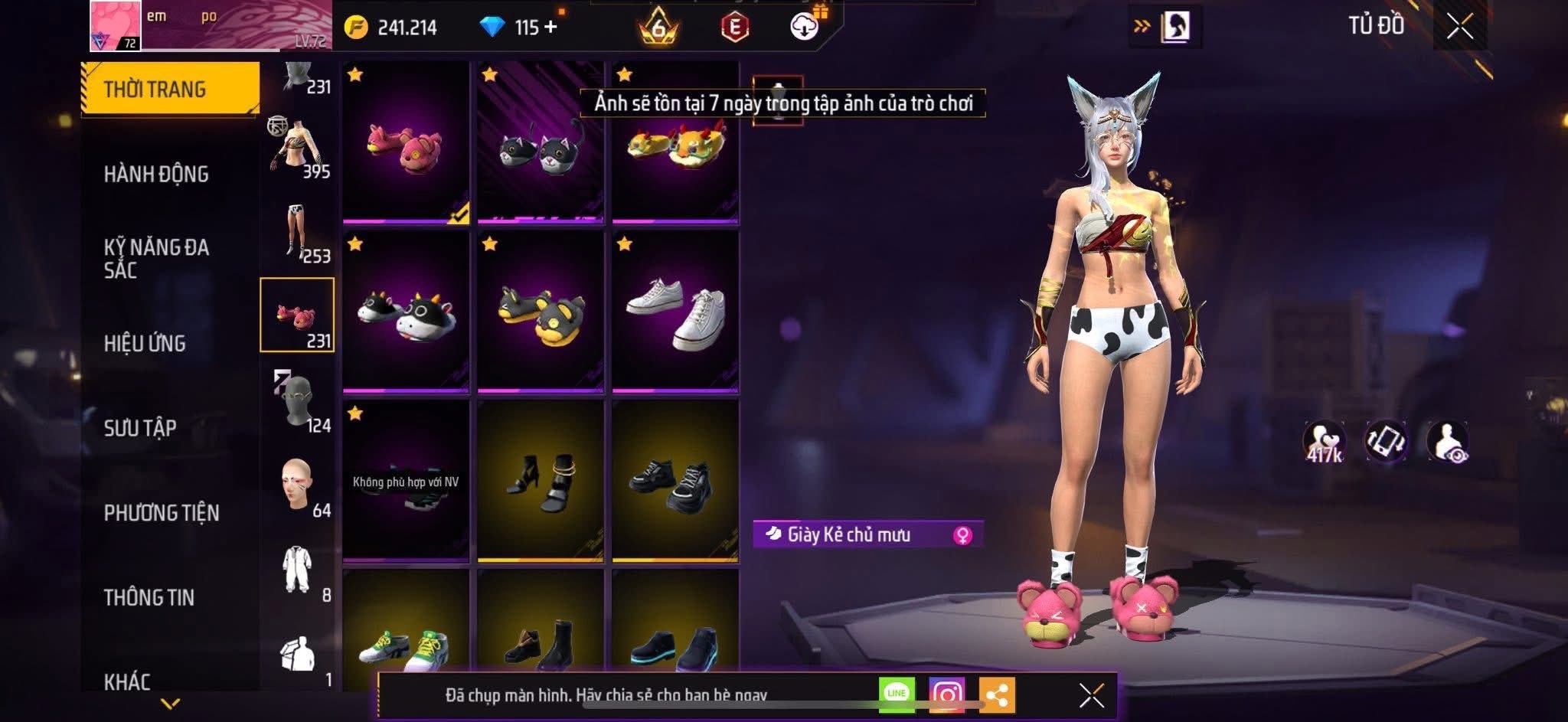Open the THÔNG TIN tab
This screenshot has height=722, width=1568.
click(149, 597)
